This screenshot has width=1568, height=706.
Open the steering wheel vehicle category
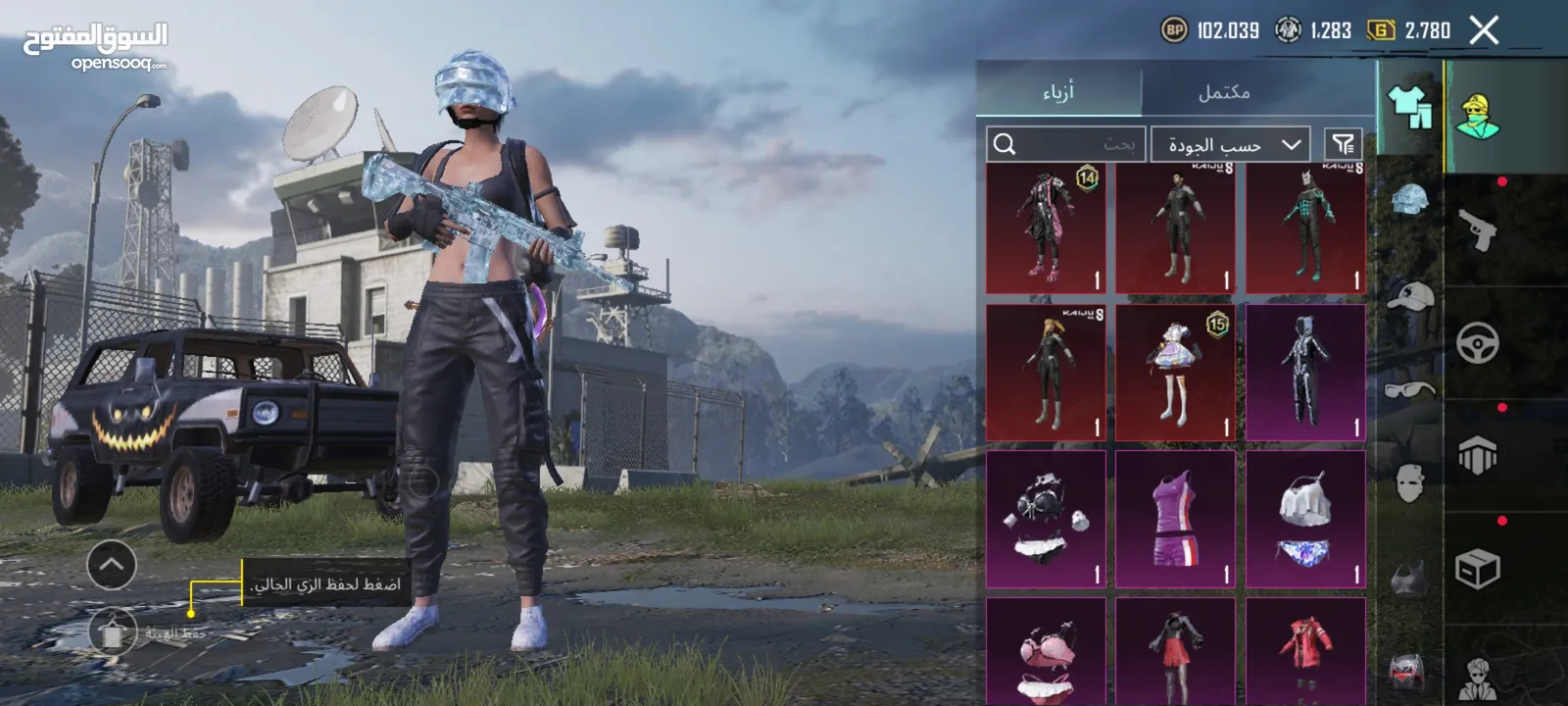pyautogui.click(x=1478, y=343)
